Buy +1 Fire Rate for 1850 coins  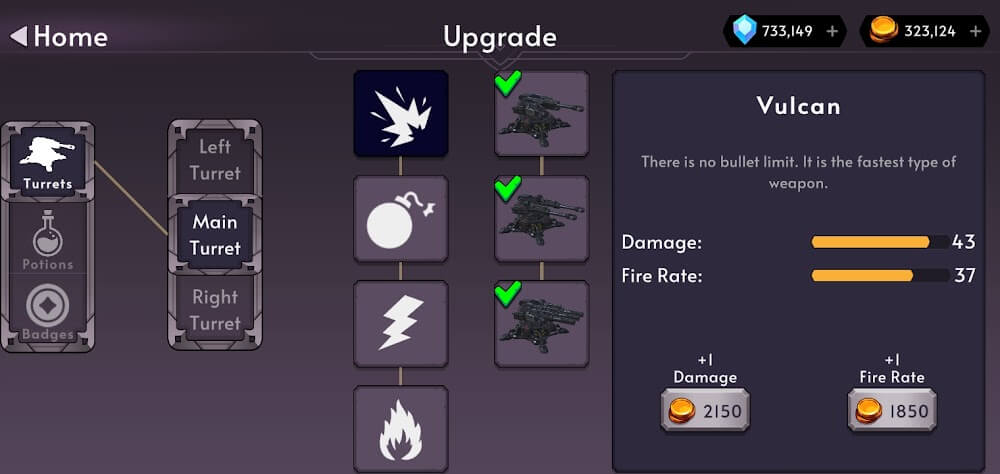tap(891, 410)
